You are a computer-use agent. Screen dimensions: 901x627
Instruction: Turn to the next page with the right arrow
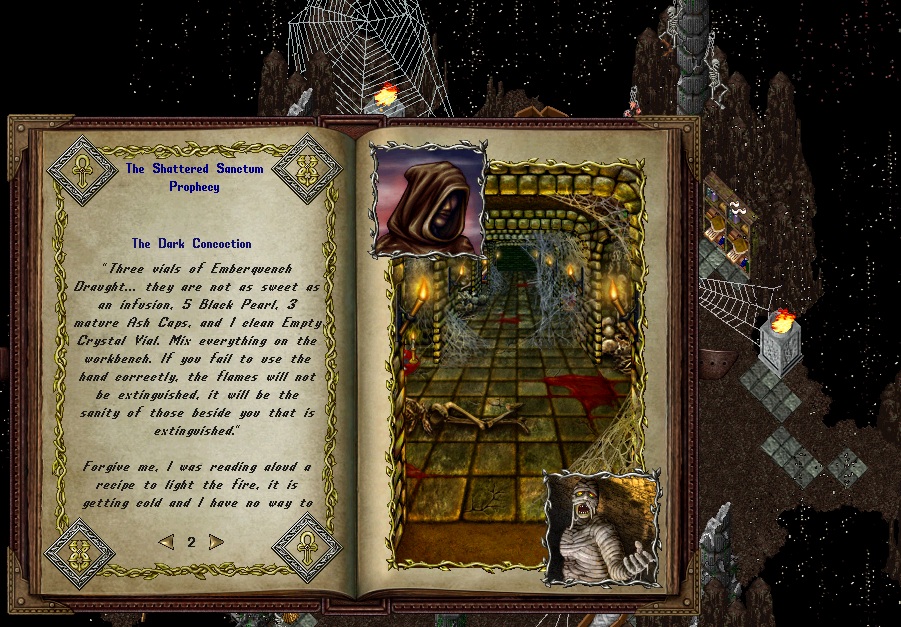215,542
